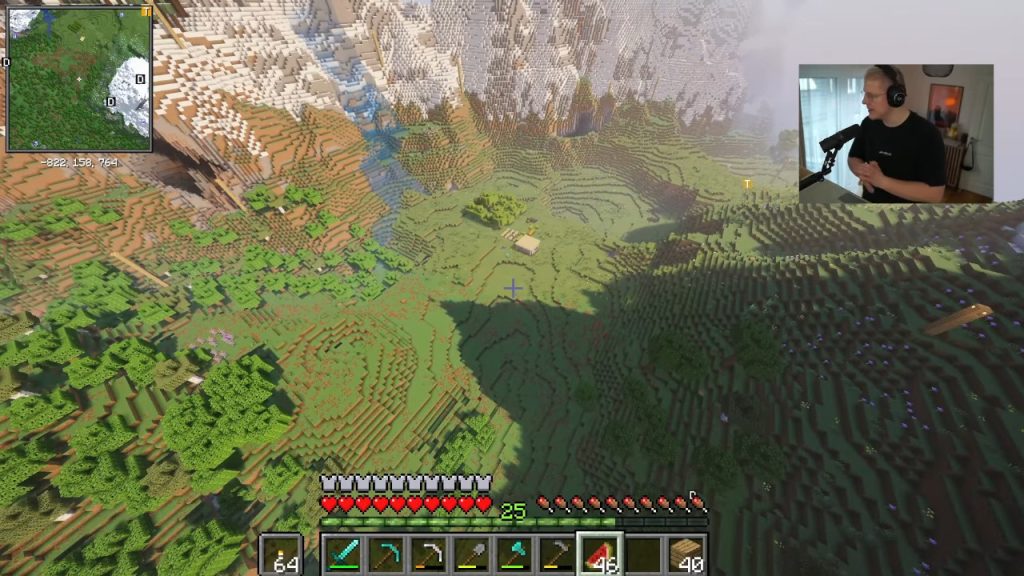Open the minimap
This screenshot has height=576, width=1024.
(79, 79)
